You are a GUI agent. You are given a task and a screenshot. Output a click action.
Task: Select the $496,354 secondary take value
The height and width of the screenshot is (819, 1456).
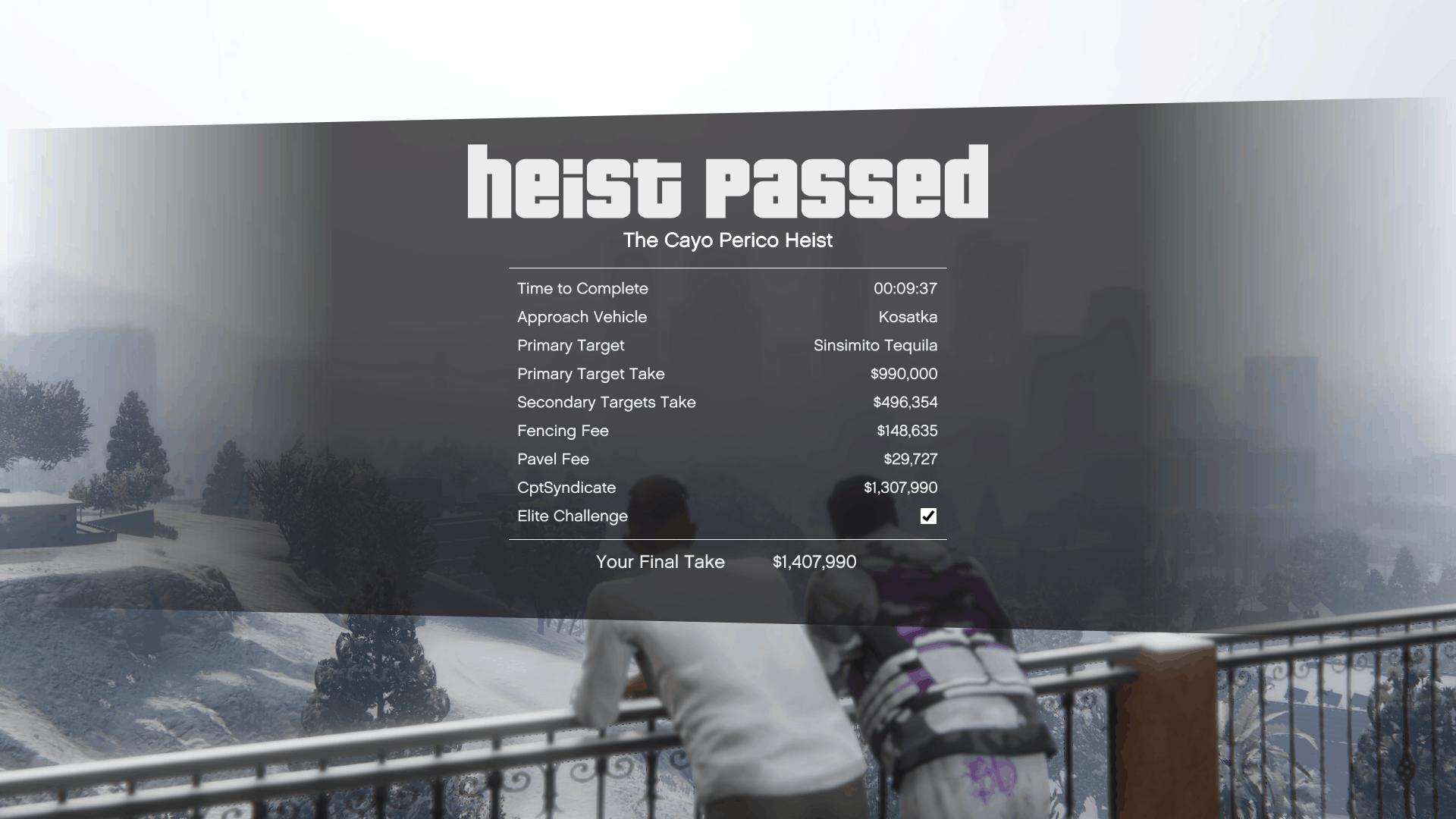point(905,403)
